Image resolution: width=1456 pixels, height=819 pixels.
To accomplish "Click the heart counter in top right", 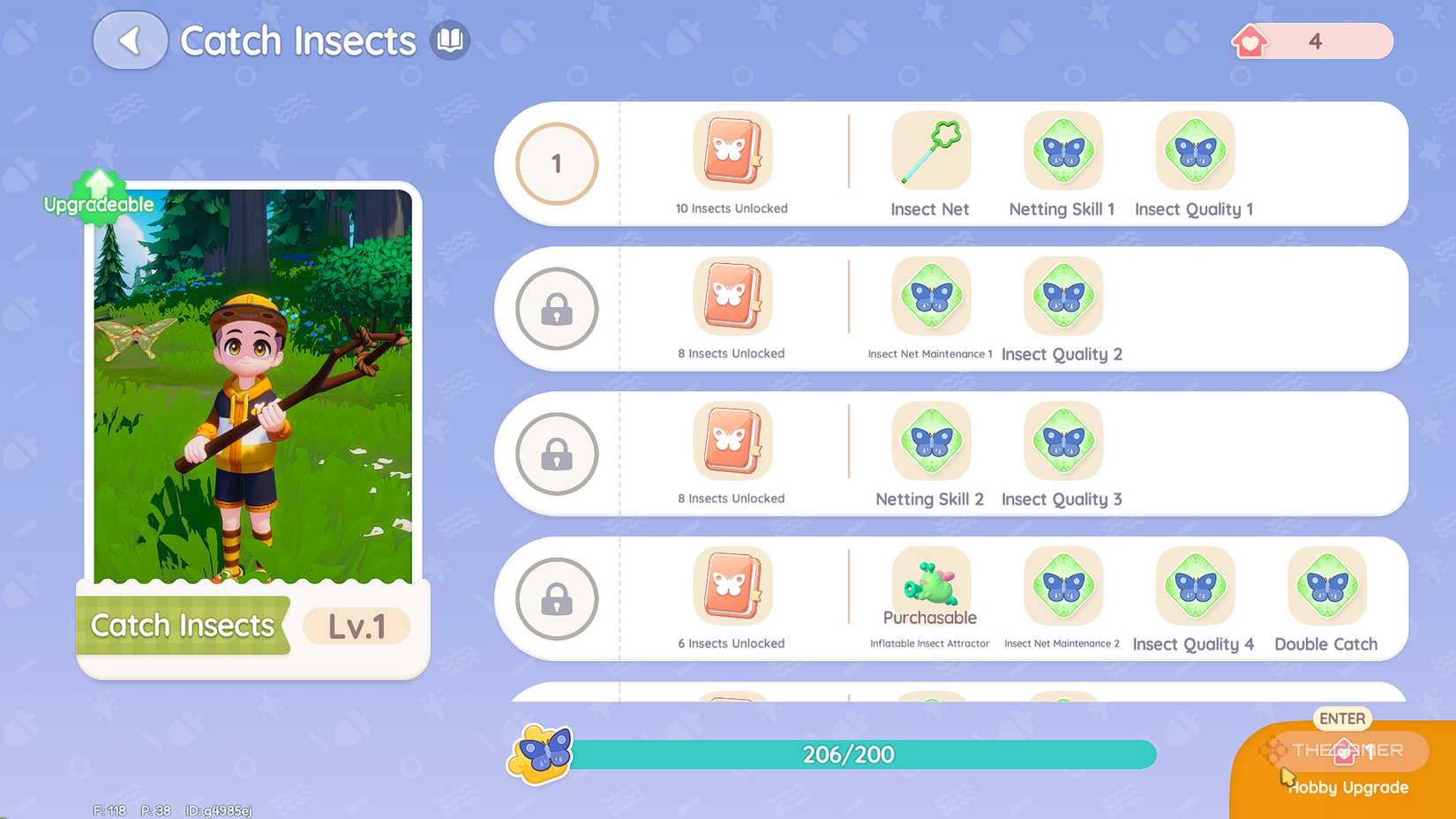I will tap(1310, 41).
